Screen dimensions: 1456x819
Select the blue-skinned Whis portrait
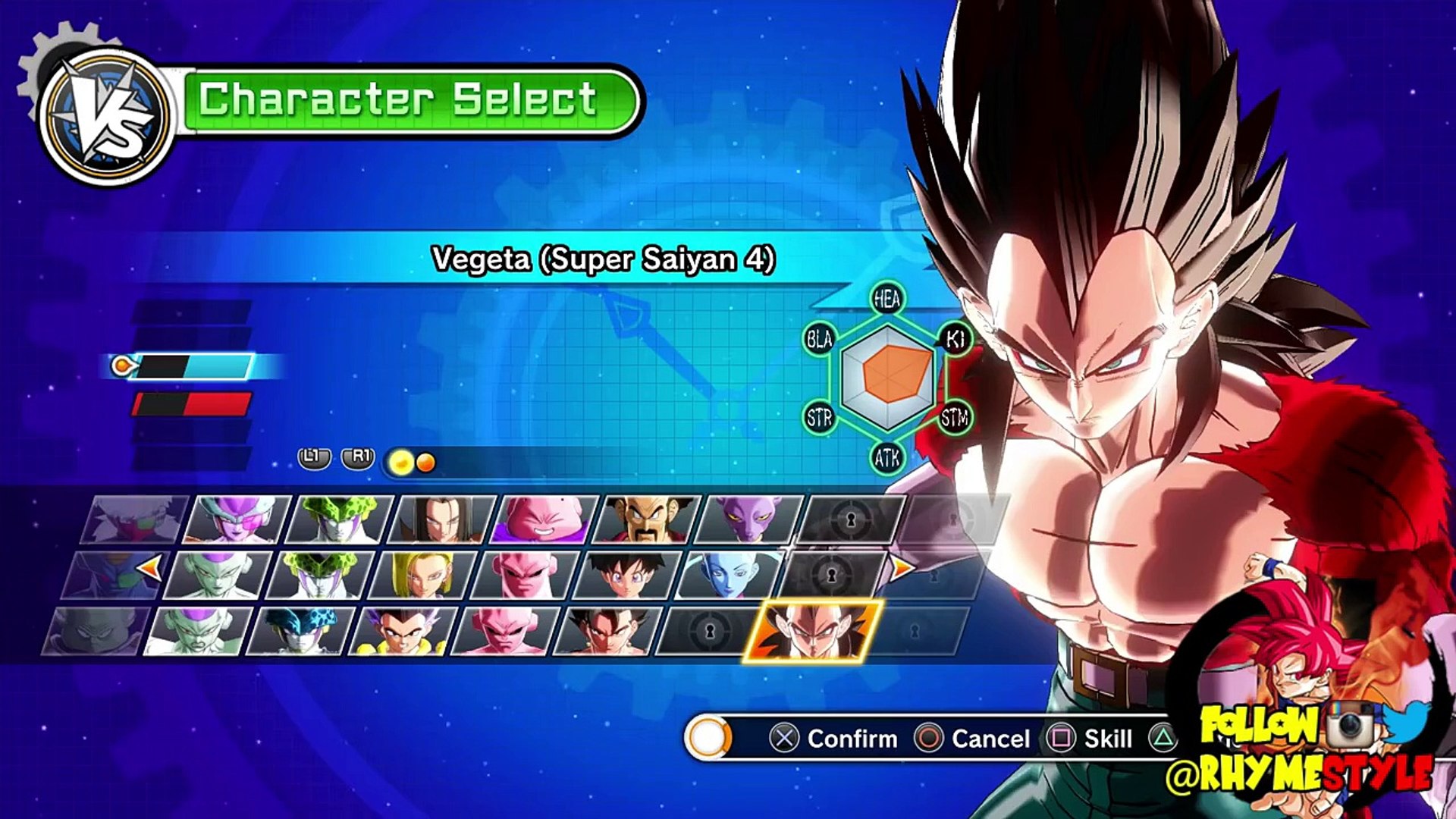729,575
